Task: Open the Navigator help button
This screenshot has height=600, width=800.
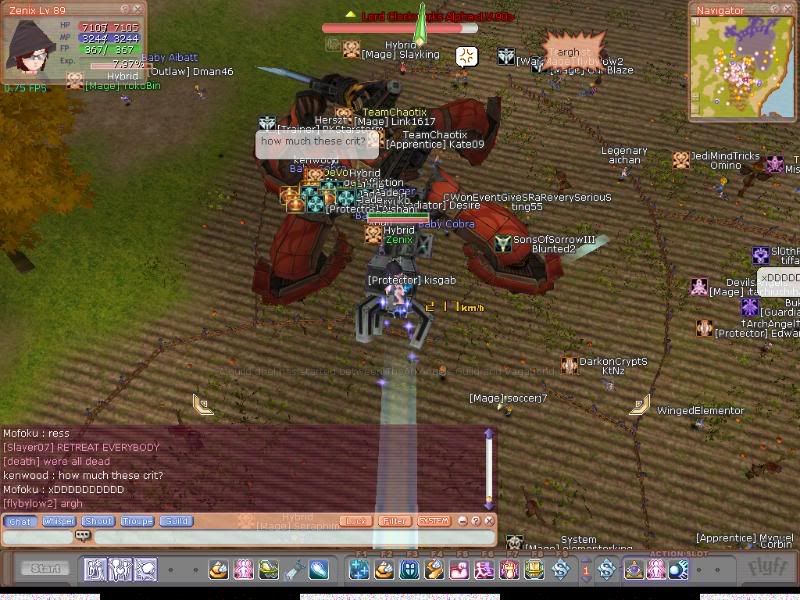Action: [x=776, y=9]
